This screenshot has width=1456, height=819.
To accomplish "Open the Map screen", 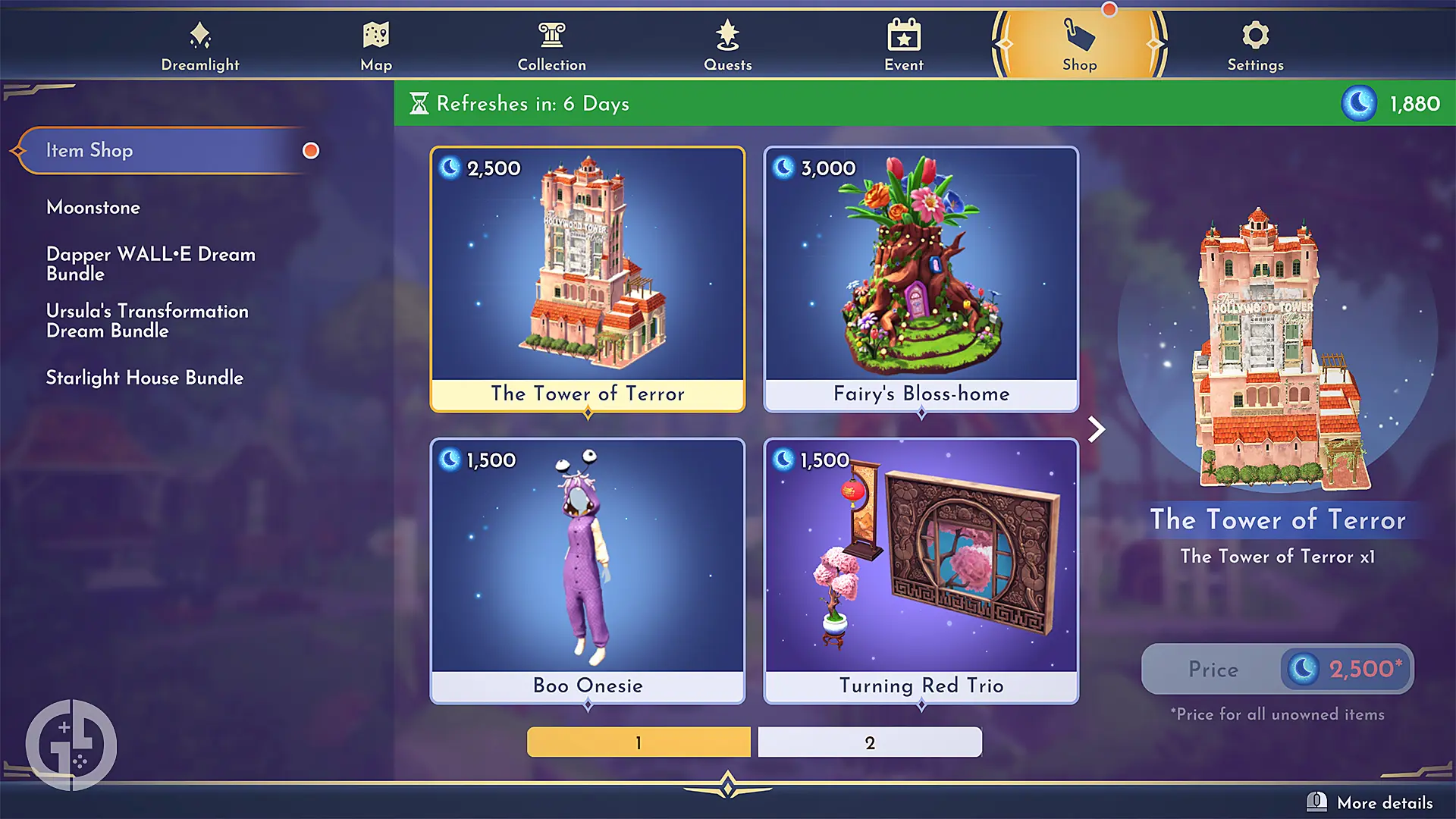I will tap(375, 44).
